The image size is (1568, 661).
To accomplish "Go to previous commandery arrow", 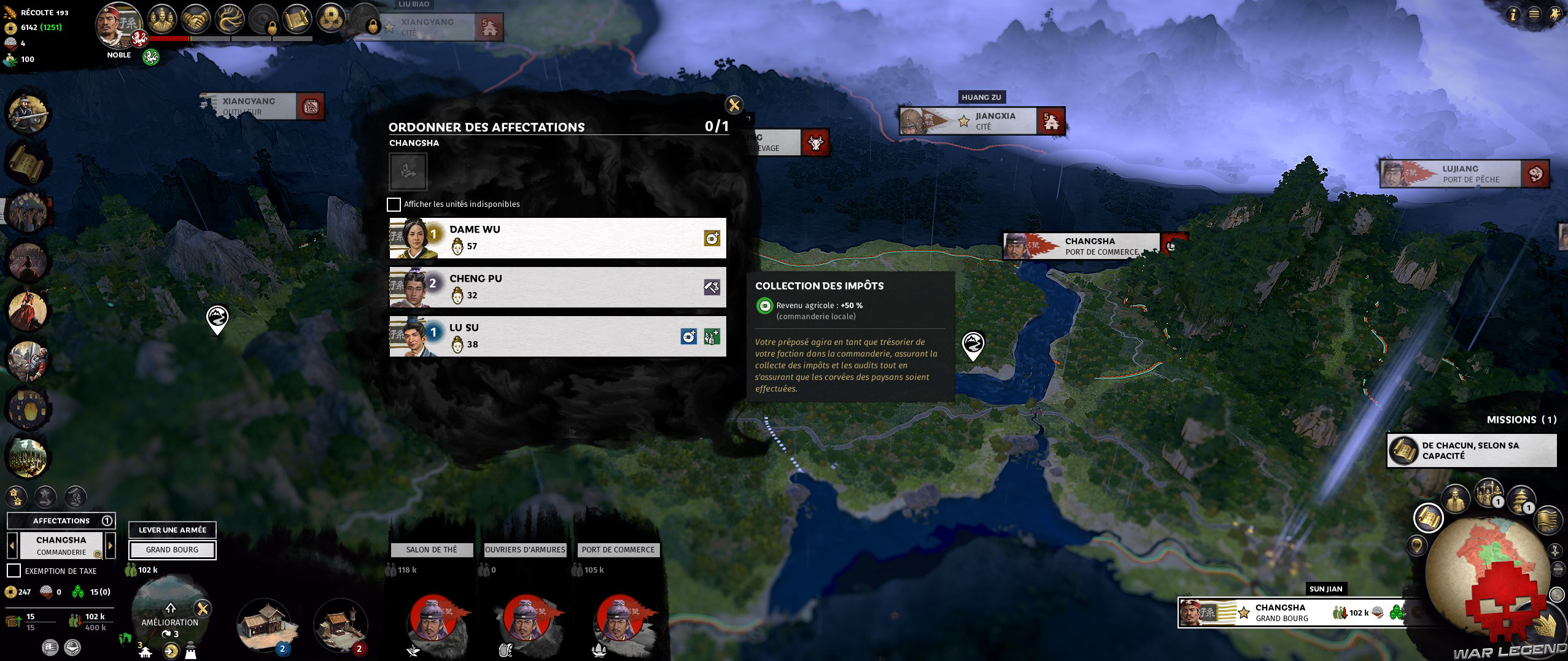I will tap(12, 545).
